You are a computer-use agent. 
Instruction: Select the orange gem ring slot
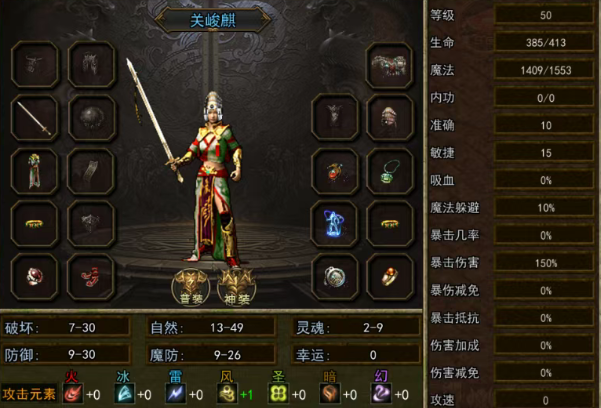pos(390,274)
